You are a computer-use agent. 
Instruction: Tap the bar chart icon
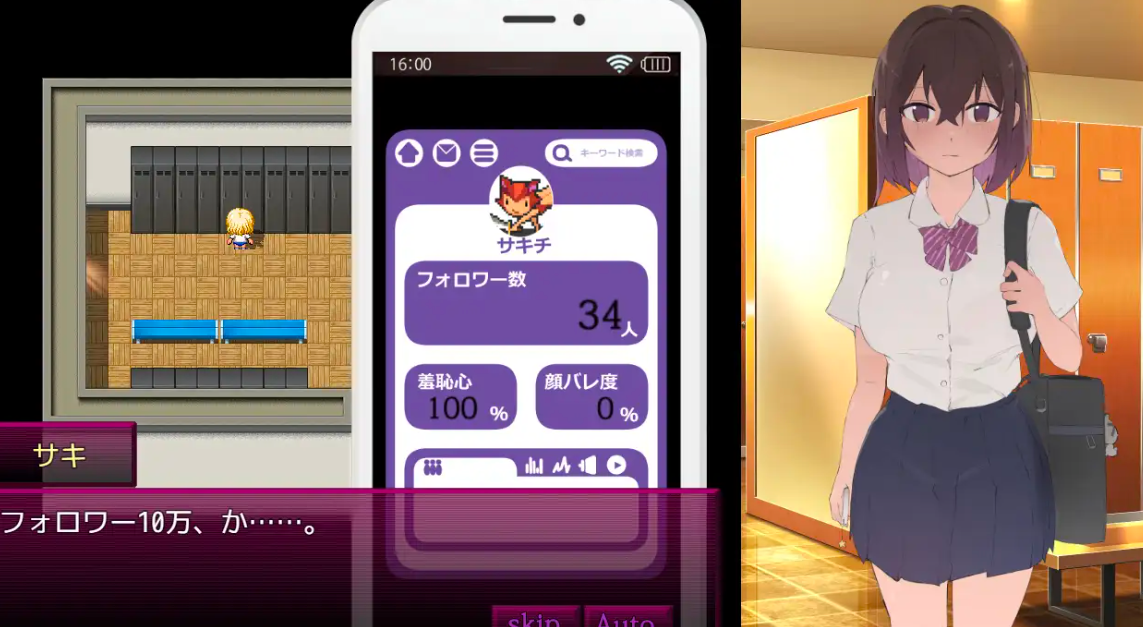[x=534, y=465]
